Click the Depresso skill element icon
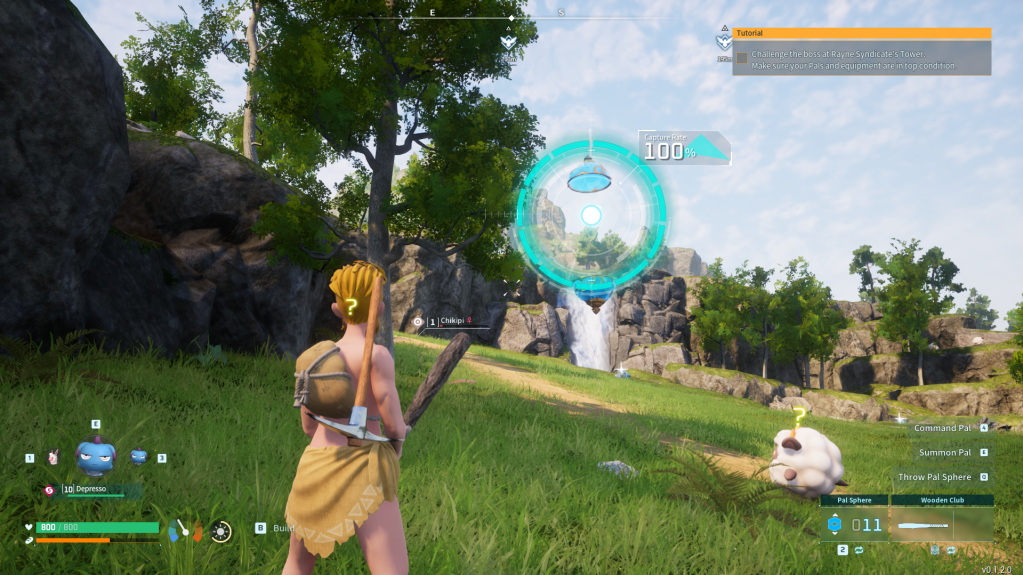1023x575 pixels. tap(49, 490)
